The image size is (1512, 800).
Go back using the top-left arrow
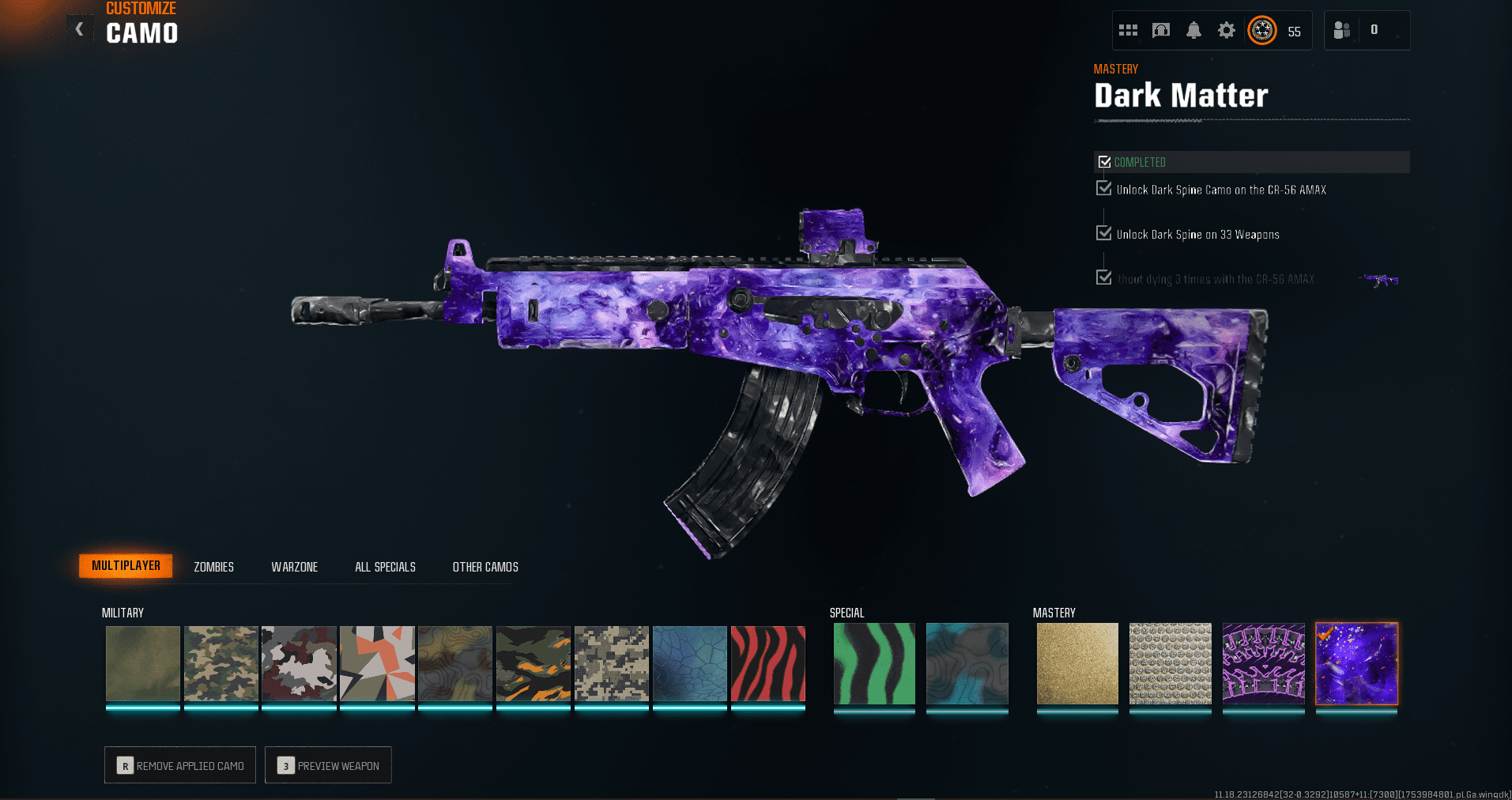pyautogui.click(x=79, y=29)
